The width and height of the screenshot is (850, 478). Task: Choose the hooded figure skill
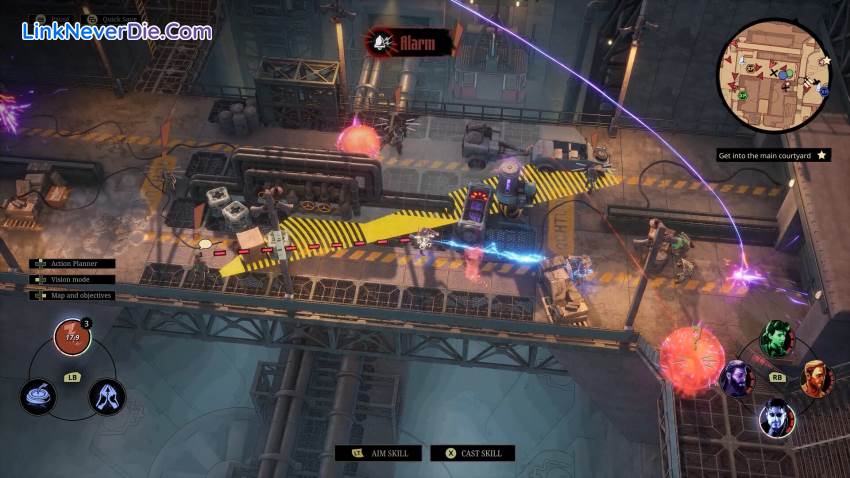pyautogui.click(x=106, y=396)
